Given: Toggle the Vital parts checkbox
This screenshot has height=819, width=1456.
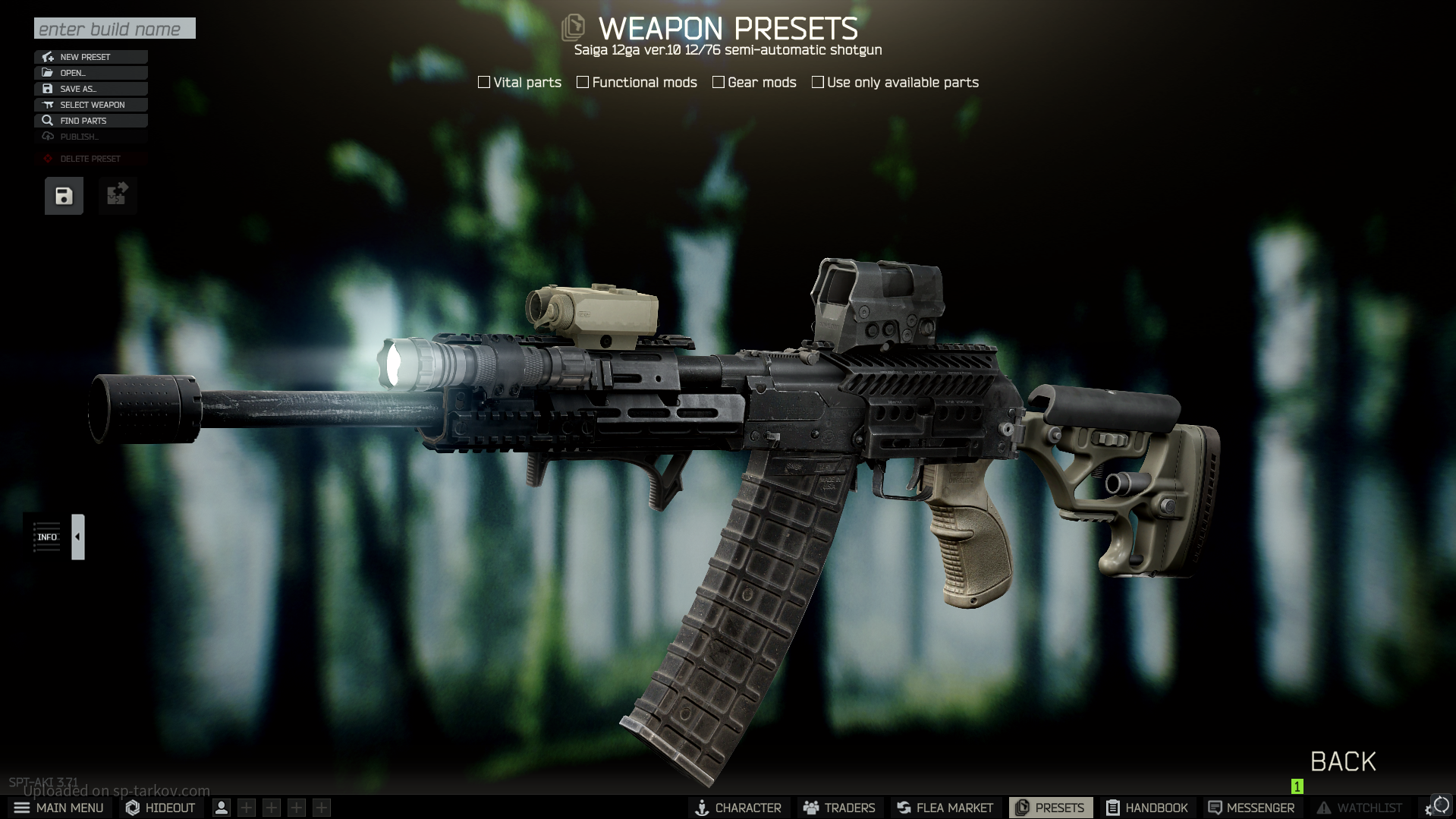Looking at the screenshot, I should 484,82.
